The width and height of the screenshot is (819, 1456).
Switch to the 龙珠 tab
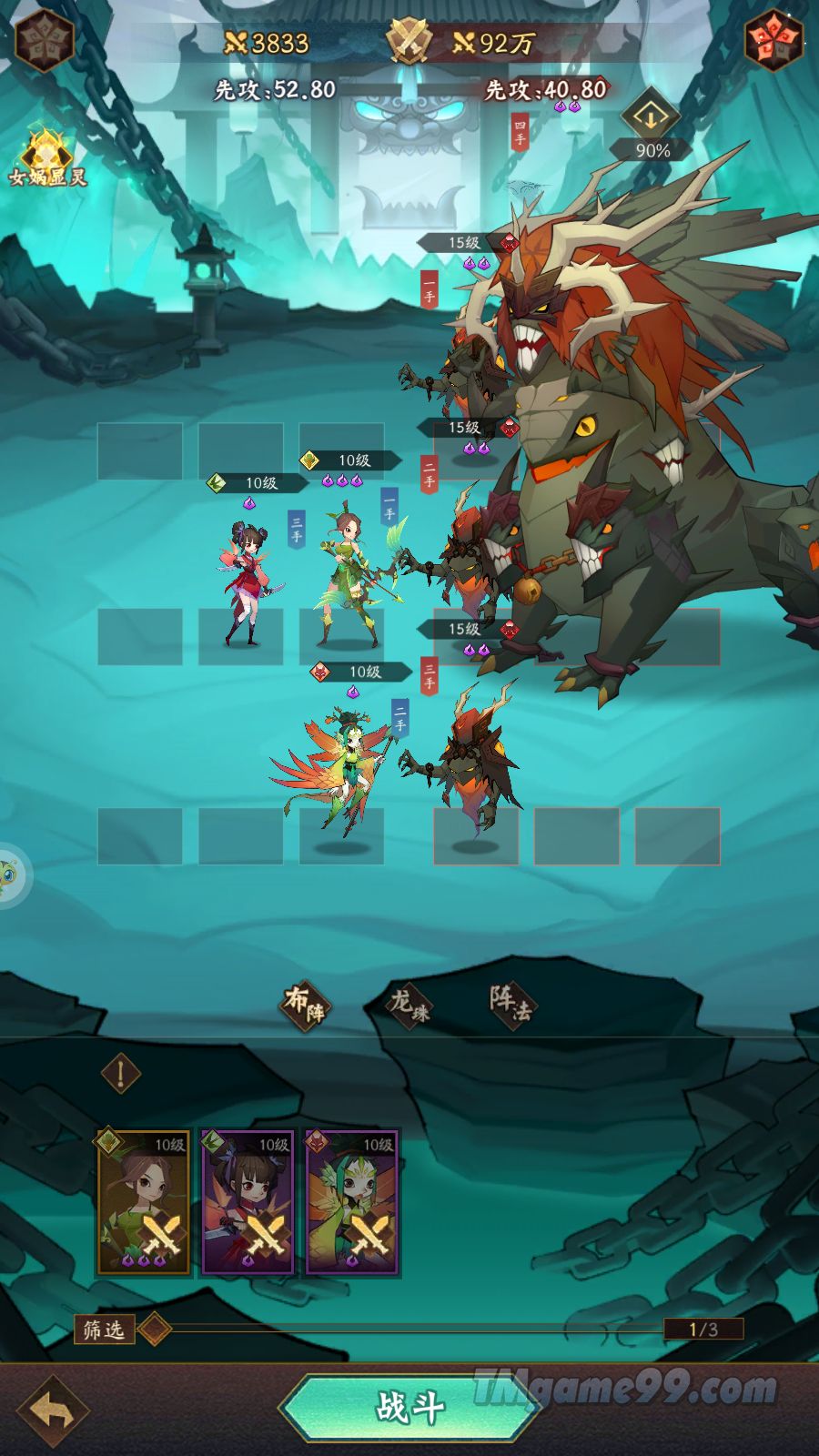[410, 1004]
